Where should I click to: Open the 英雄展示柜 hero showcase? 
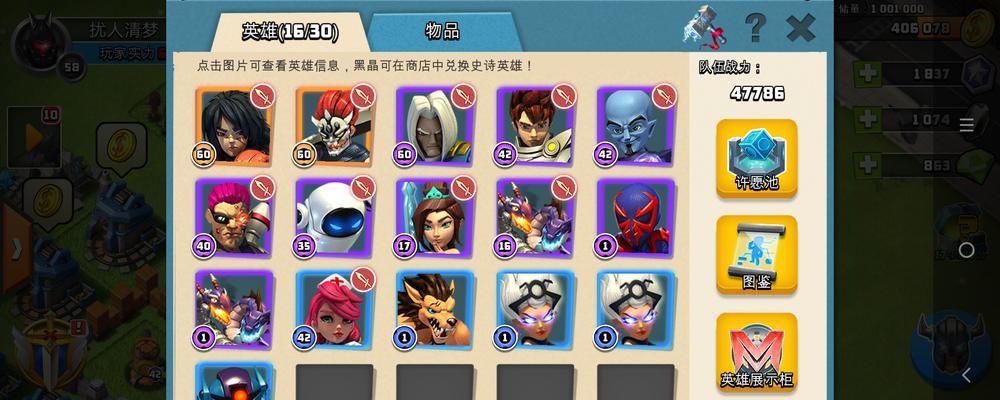(x=756, y=350)
